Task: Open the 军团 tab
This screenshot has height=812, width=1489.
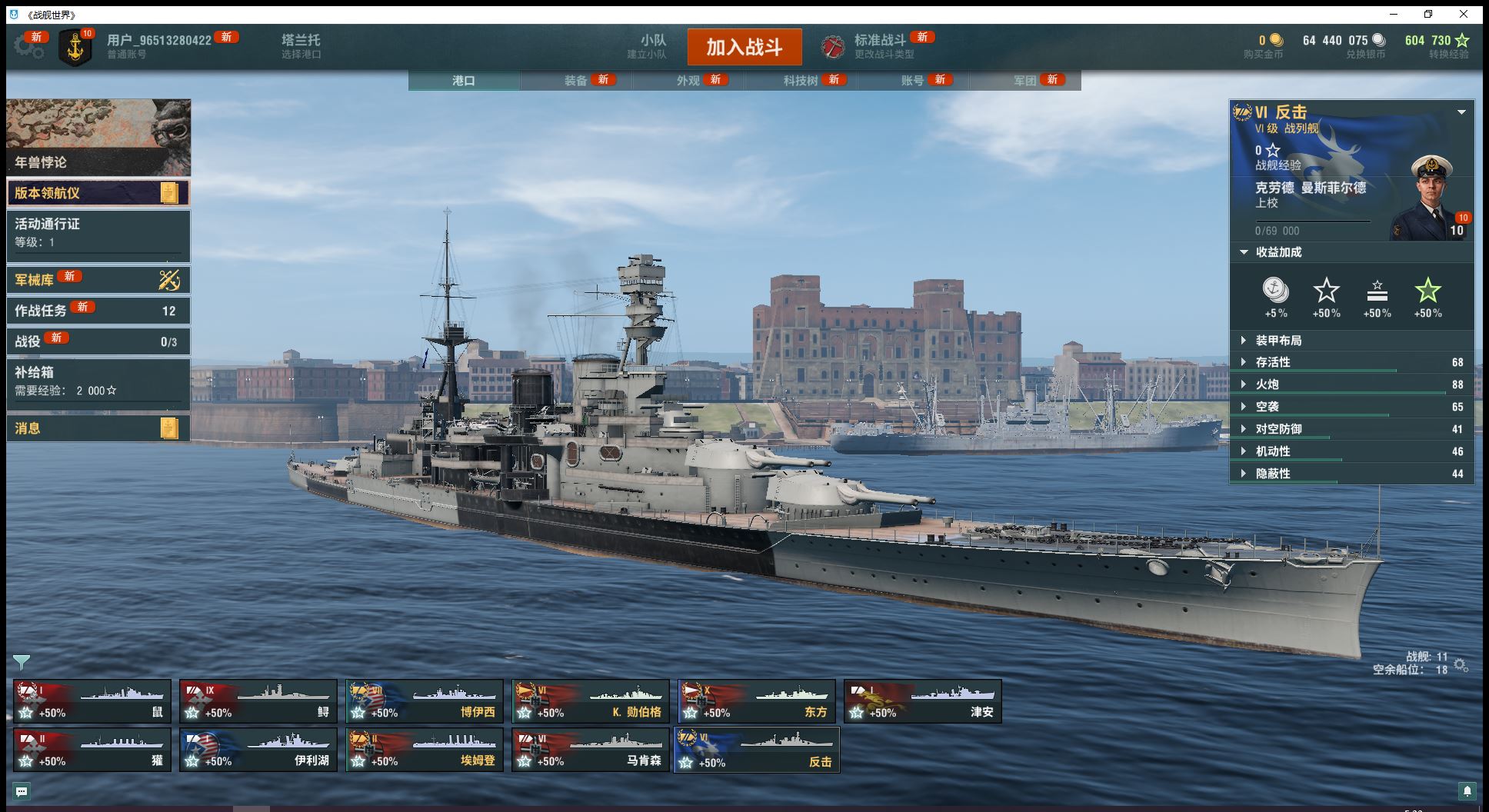Action: (x=1024, y=81)
